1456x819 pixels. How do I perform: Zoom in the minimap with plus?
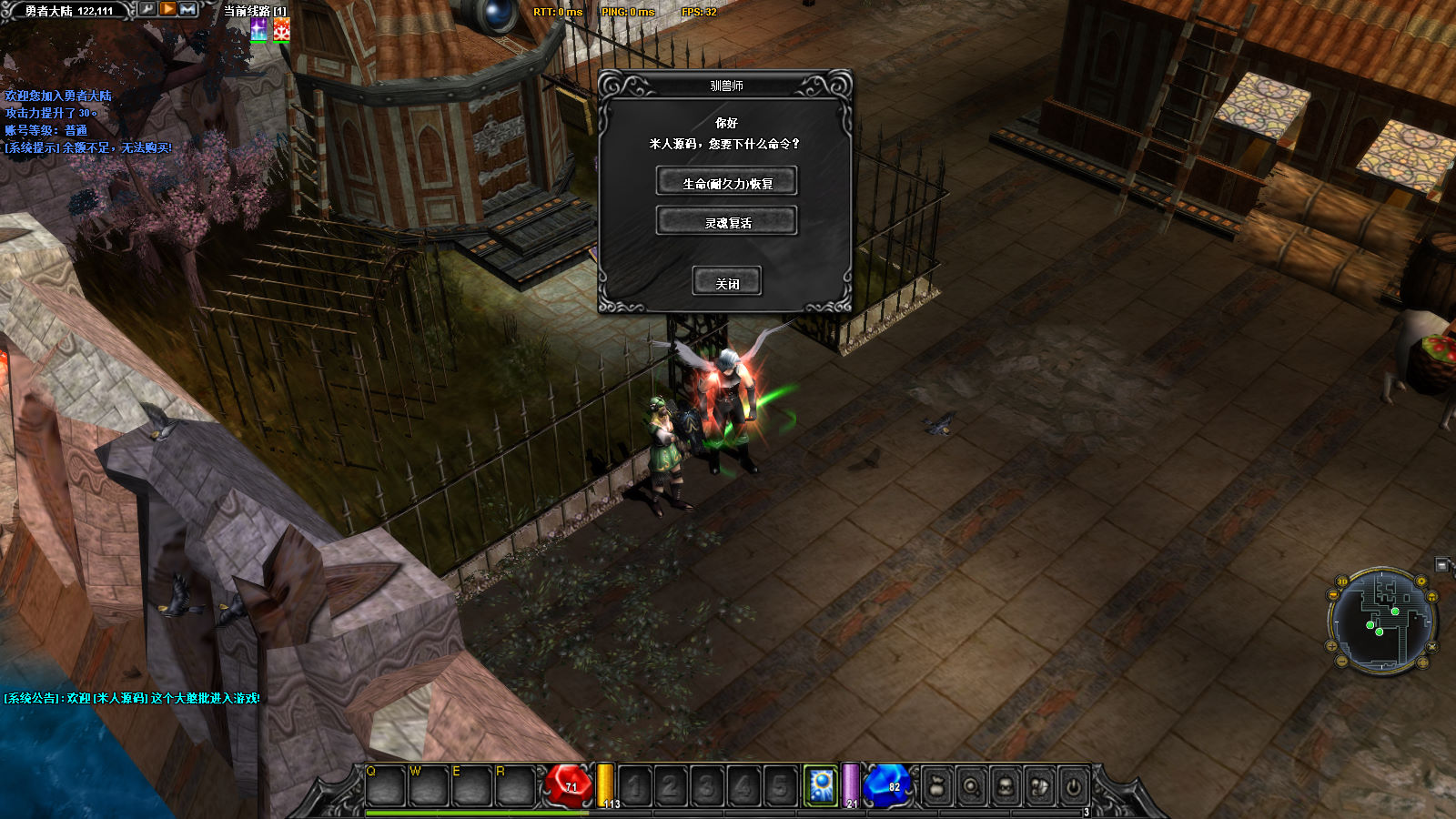pos(1331,646)
